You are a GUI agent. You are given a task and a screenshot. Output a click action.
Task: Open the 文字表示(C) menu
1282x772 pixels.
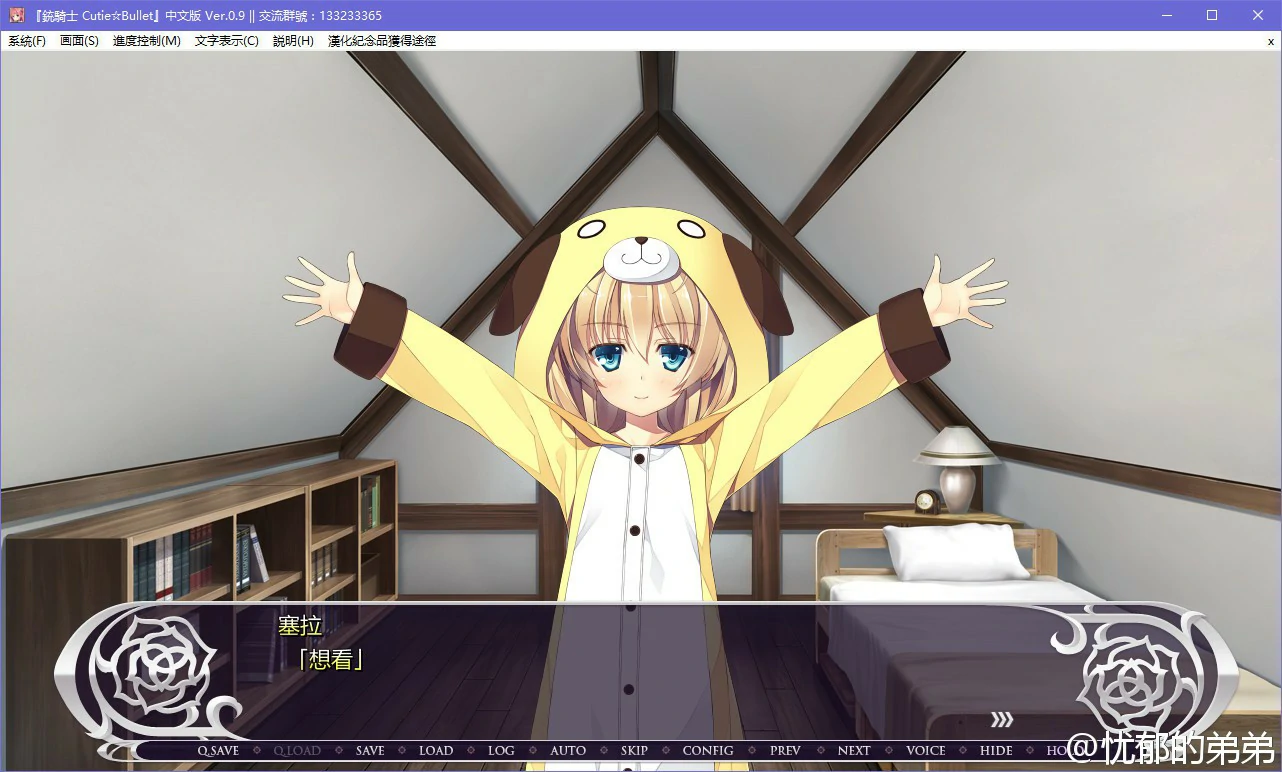pos(225,41)
